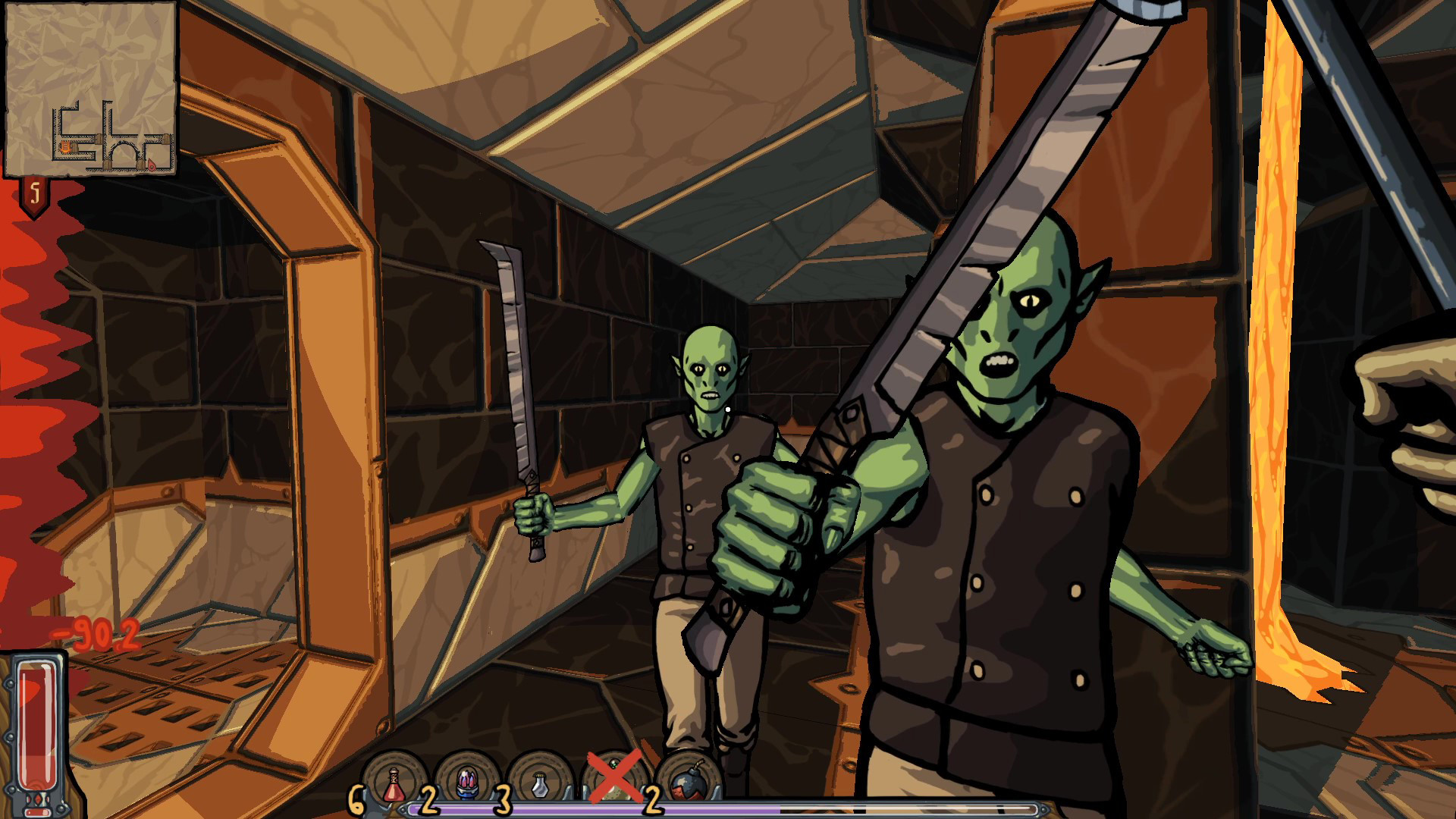This screenshot has height=819, width=1456.
Task: Toggle the crossed-out item slot availability
Action: pos(614,776)
